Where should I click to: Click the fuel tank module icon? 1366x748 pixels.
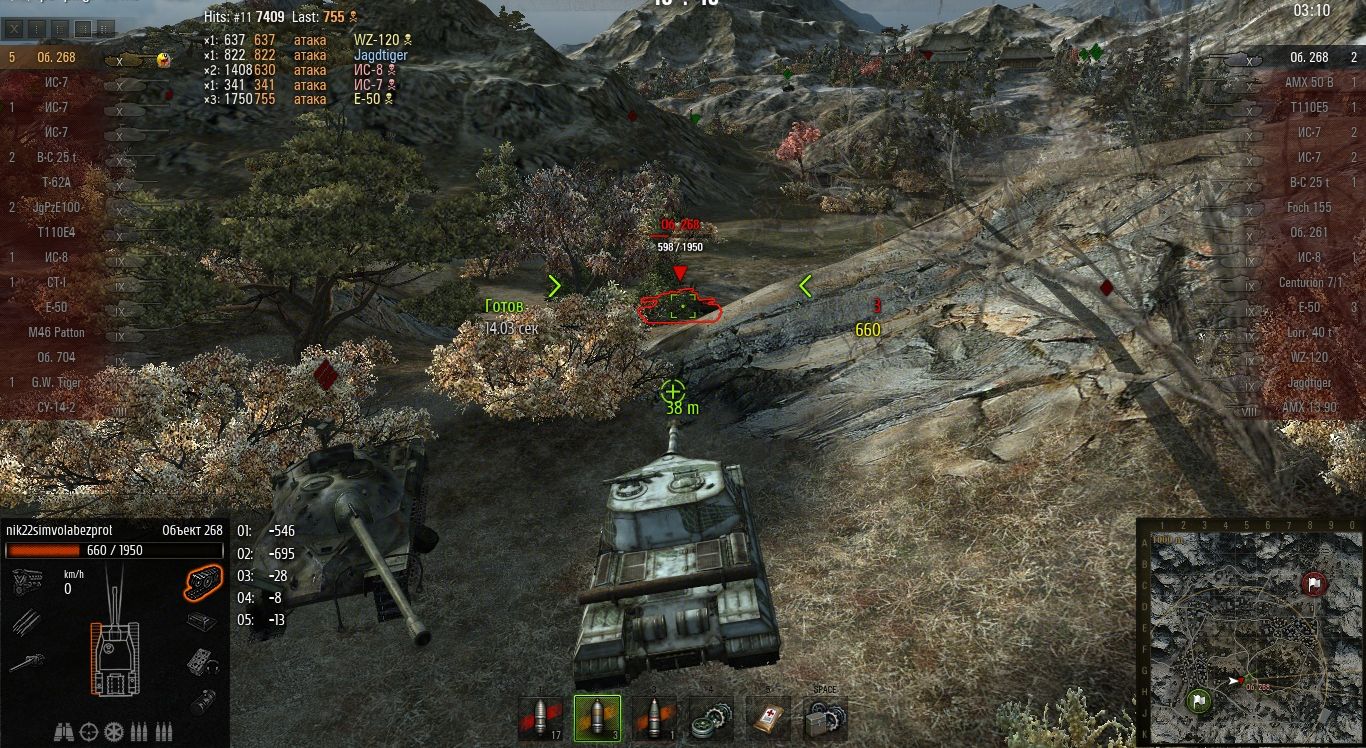pyautogui.click(x=203, y=702)
